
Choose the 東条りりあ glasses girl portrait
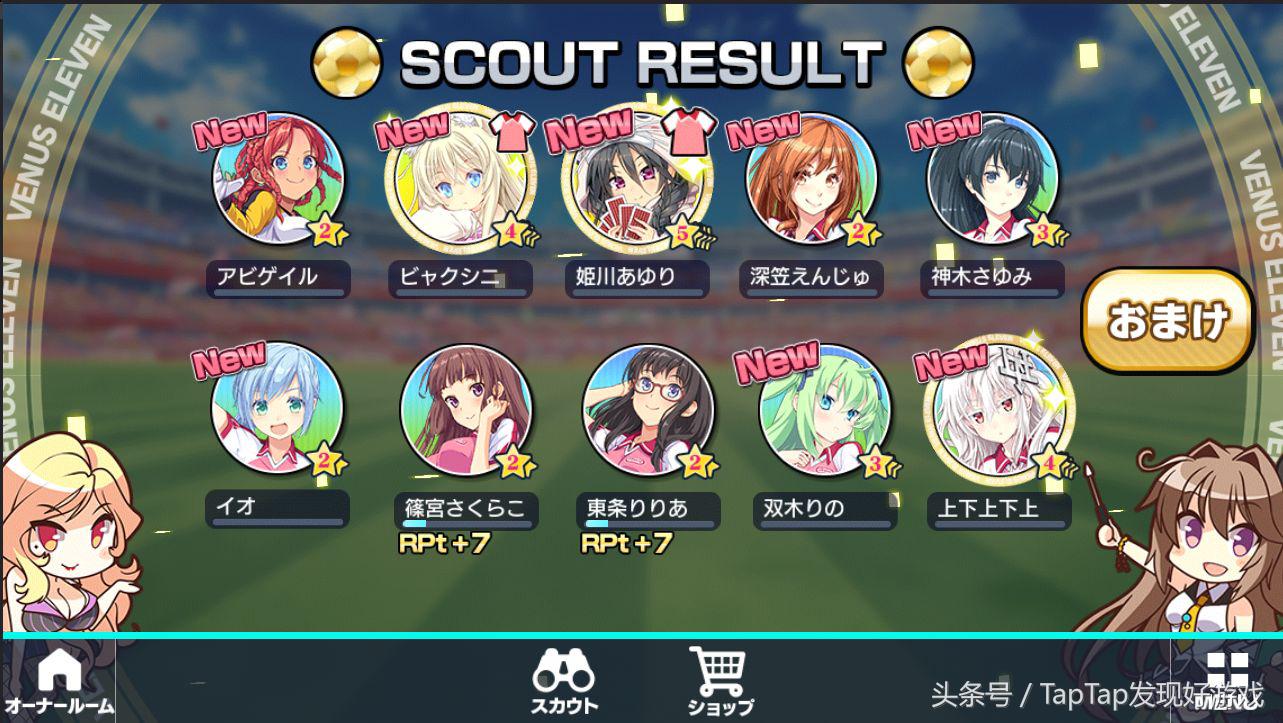[648, 410]
